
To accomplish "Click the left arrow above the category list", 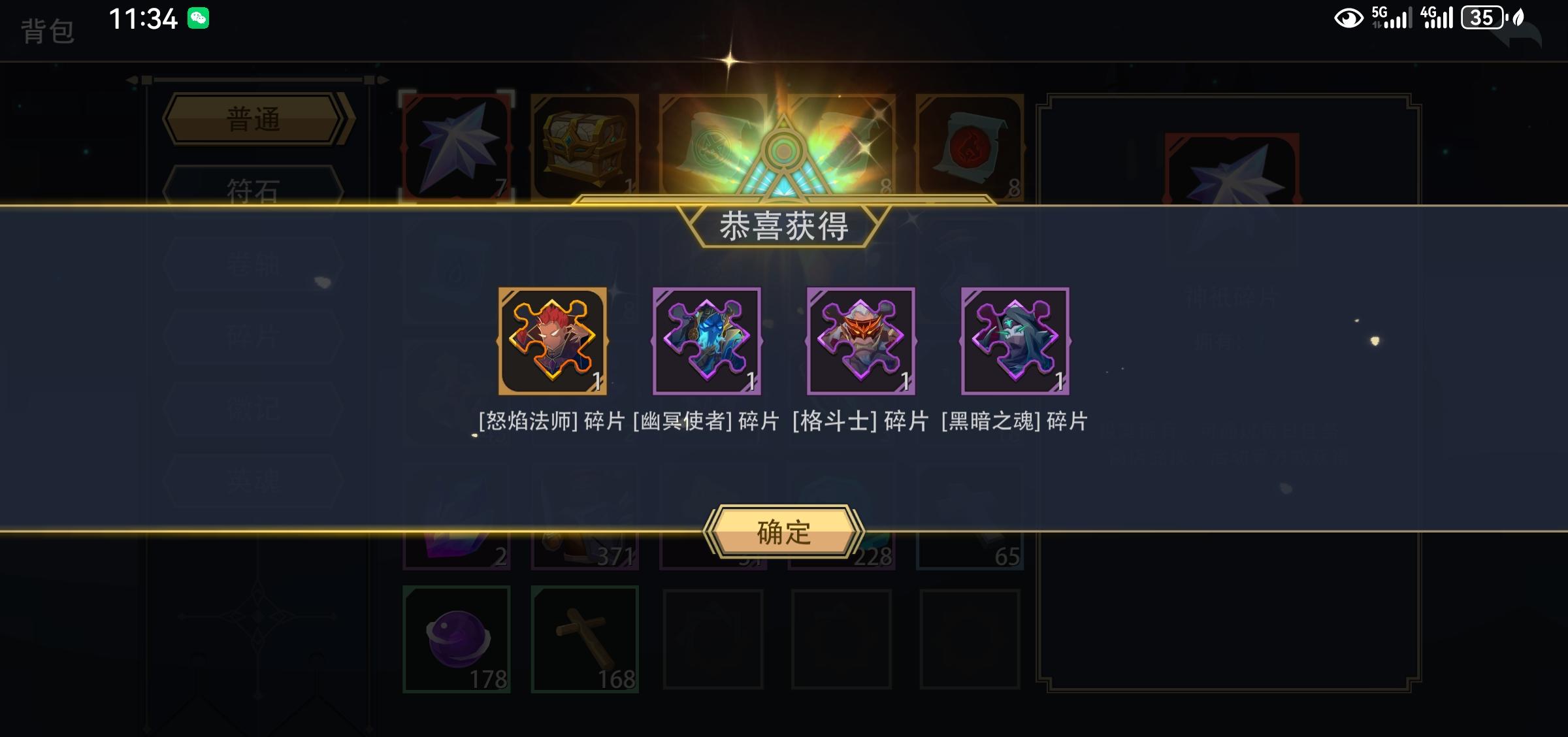I will (x=133, y=78).
